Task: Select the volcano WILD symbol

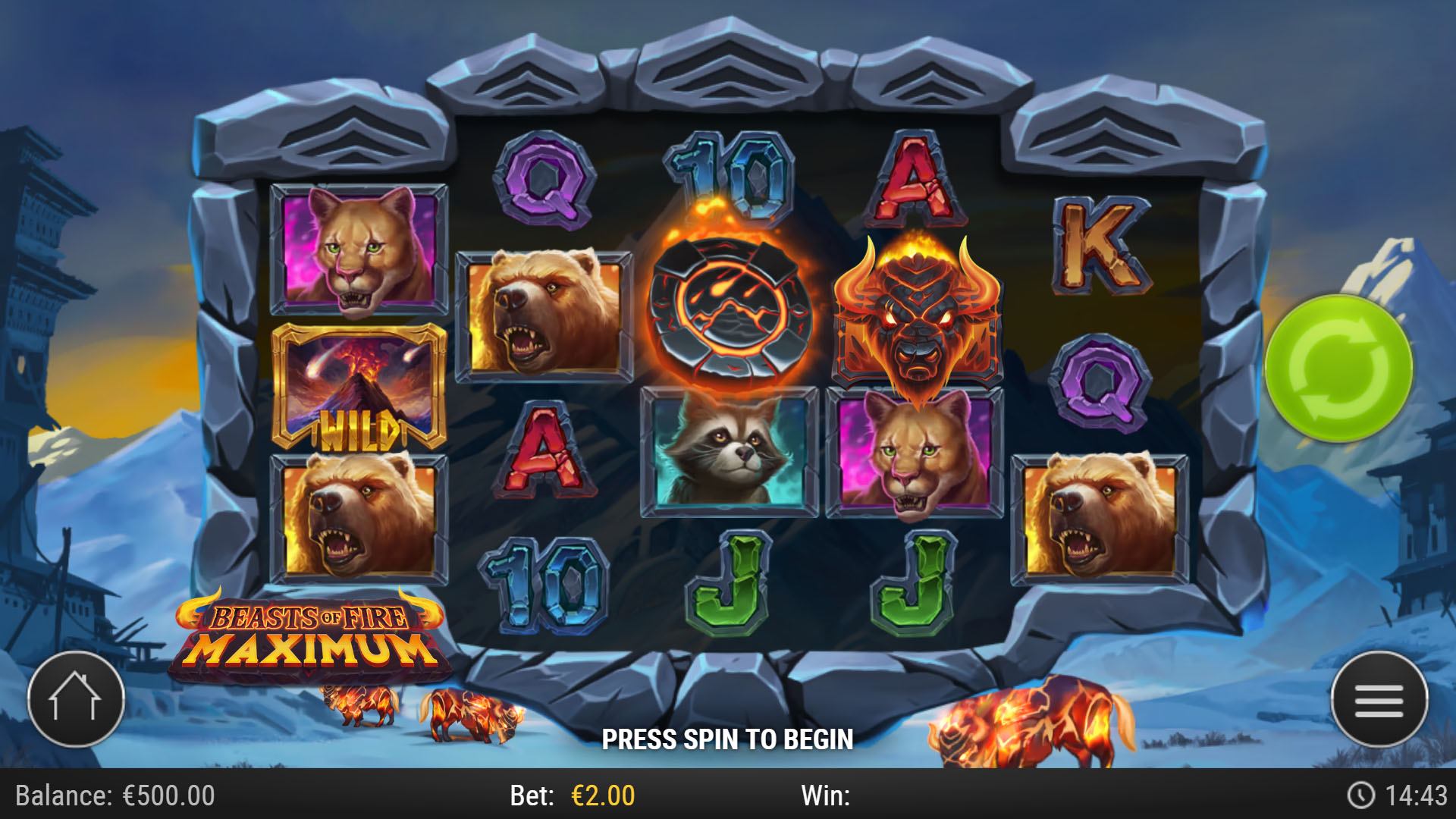Action: click(359, 387)
